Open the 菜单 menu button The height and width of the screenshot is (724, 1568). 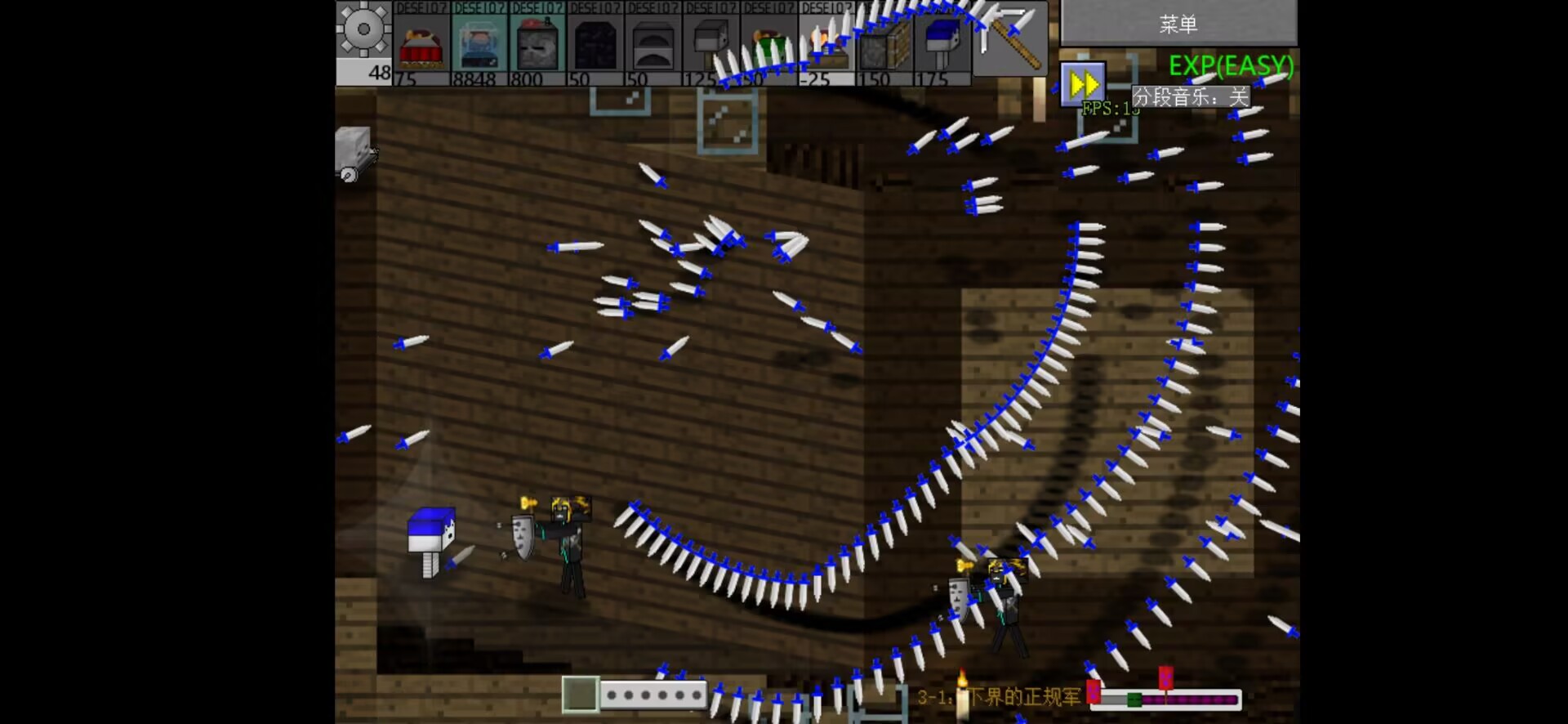pyautogui.click(x=1178, y=24)
